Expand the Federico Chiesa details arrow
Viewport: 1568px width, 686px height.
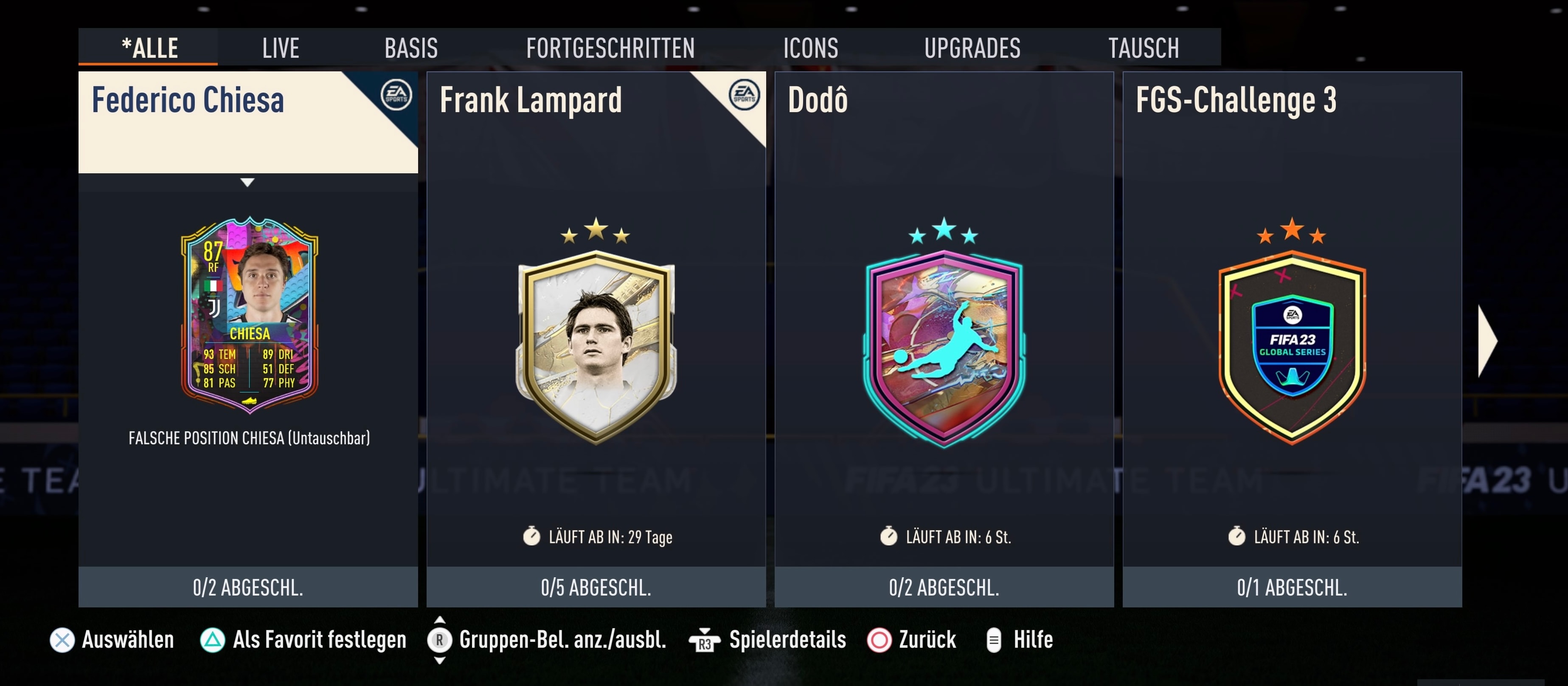click(248, 183)
